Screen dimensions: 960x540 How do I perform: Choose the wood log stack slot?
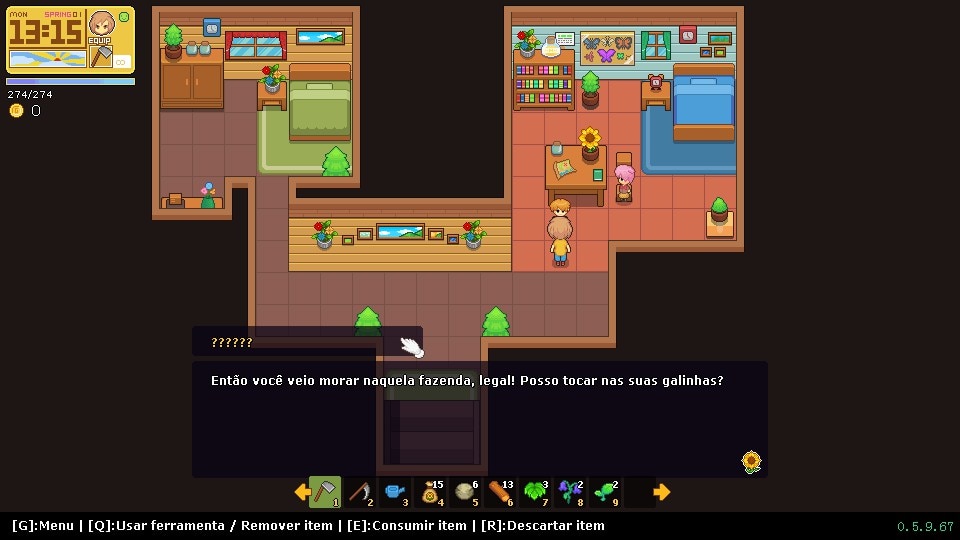(x=501, y=492)
